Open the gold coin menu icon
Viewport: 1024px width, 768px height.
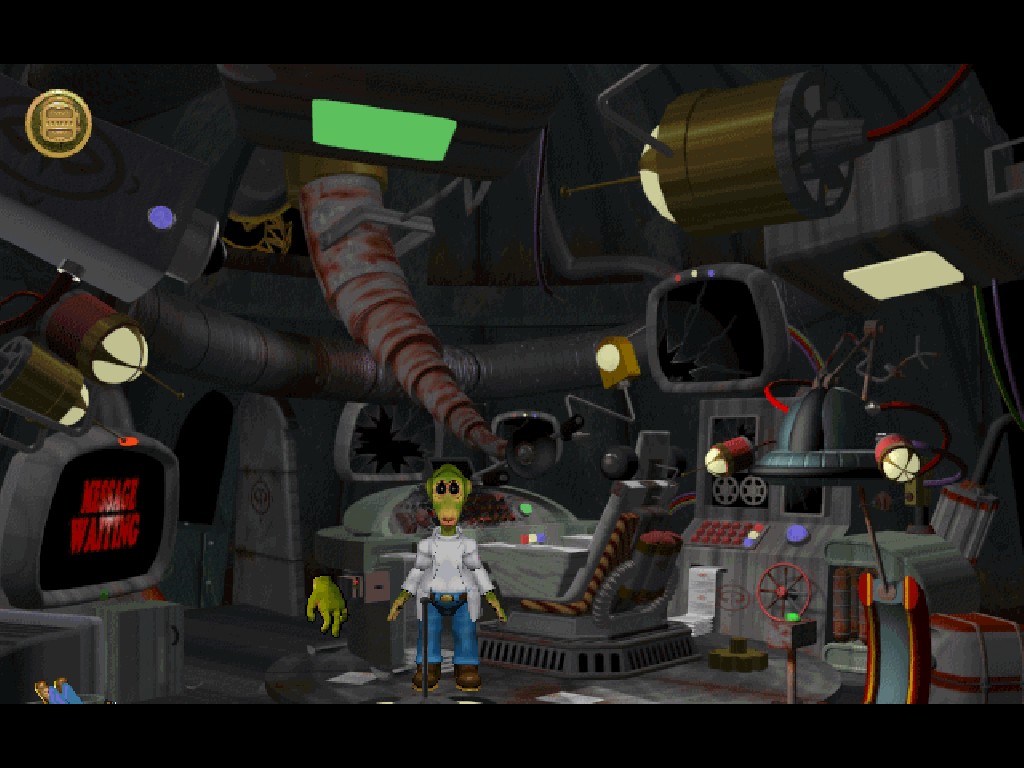tap(58, 123)
